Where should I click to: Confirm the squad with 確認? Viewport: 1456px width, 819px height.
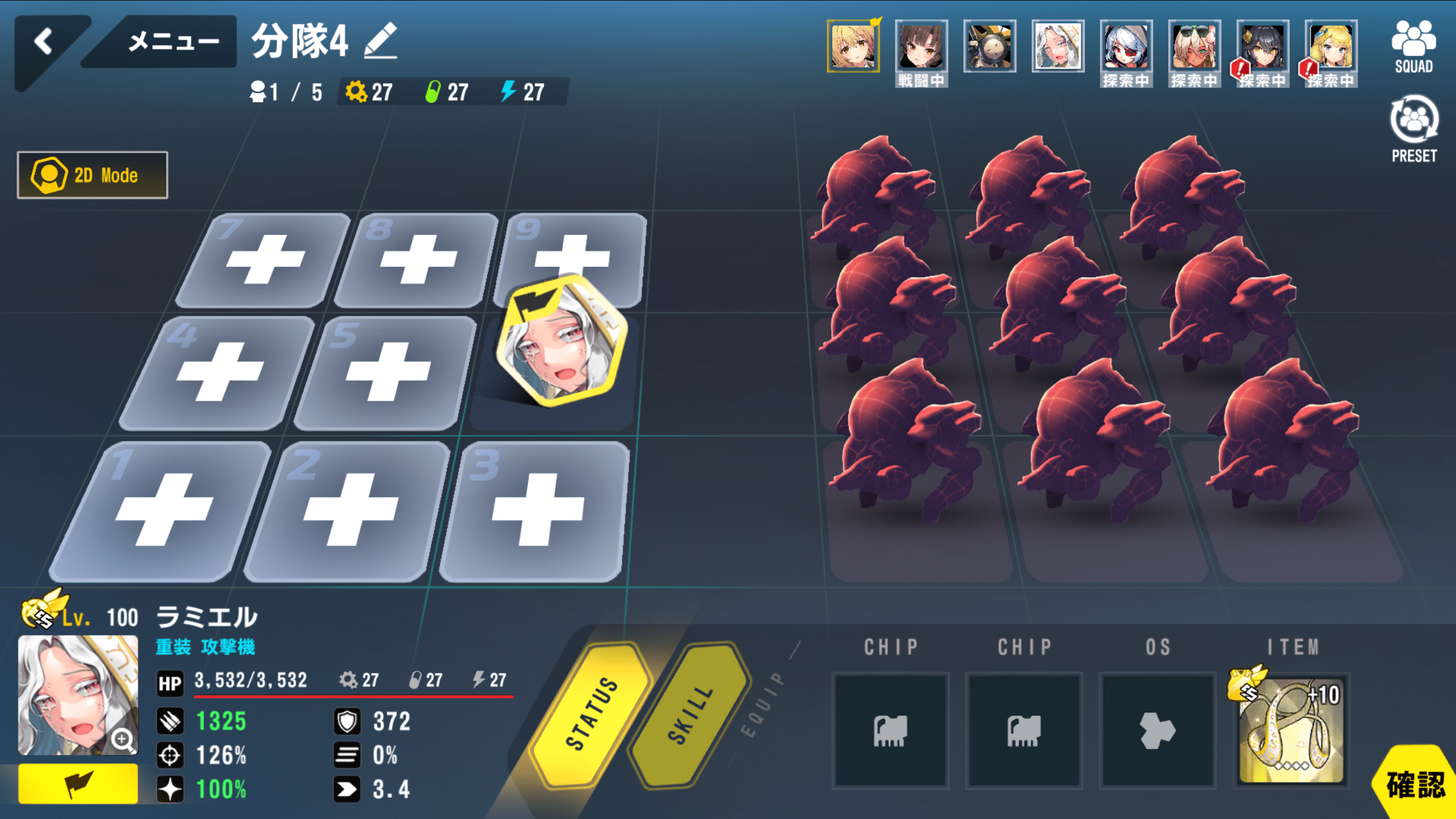click(1416, 785)
